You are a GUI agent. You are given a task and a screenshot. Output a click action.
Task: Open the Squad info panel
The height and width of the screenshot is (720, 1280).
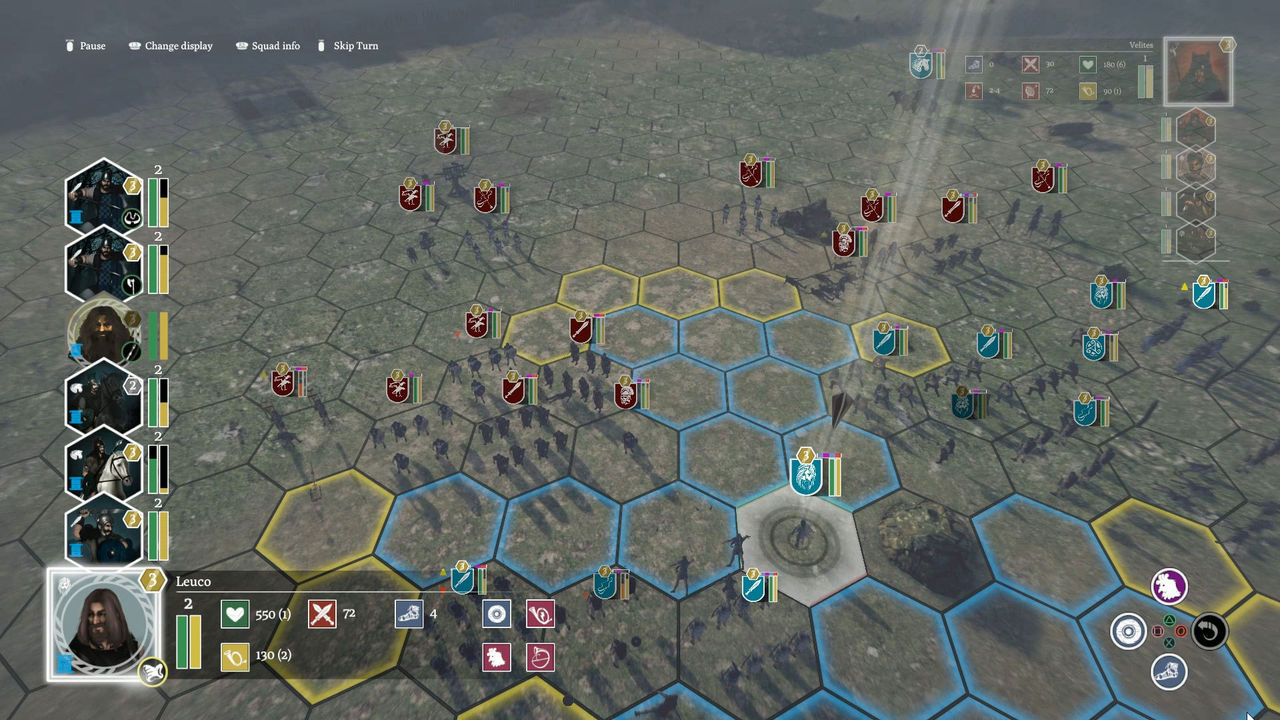pyautogui.click(x=267, y=45)
